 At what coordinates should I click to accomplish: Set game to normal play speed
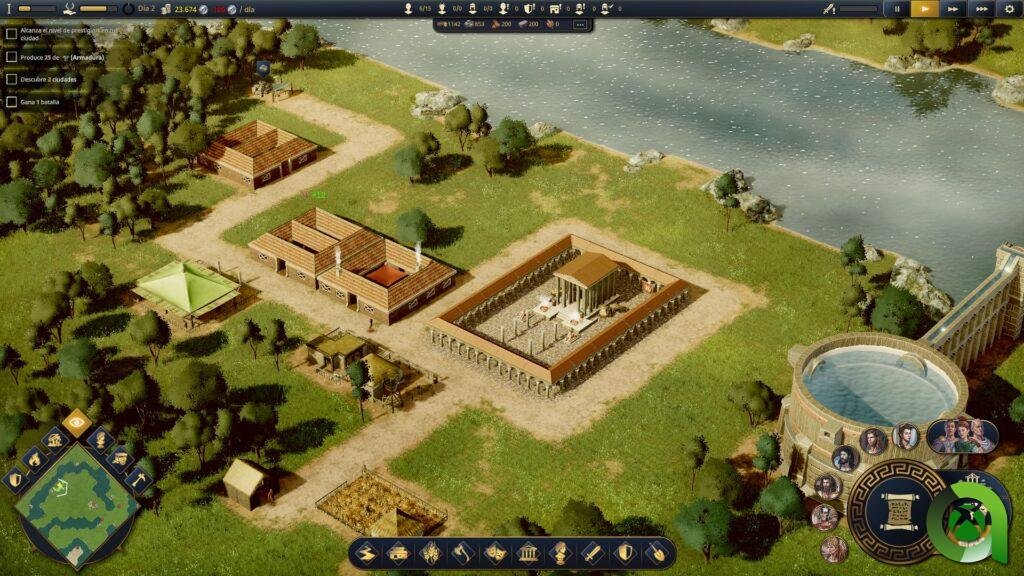(924, 8)
